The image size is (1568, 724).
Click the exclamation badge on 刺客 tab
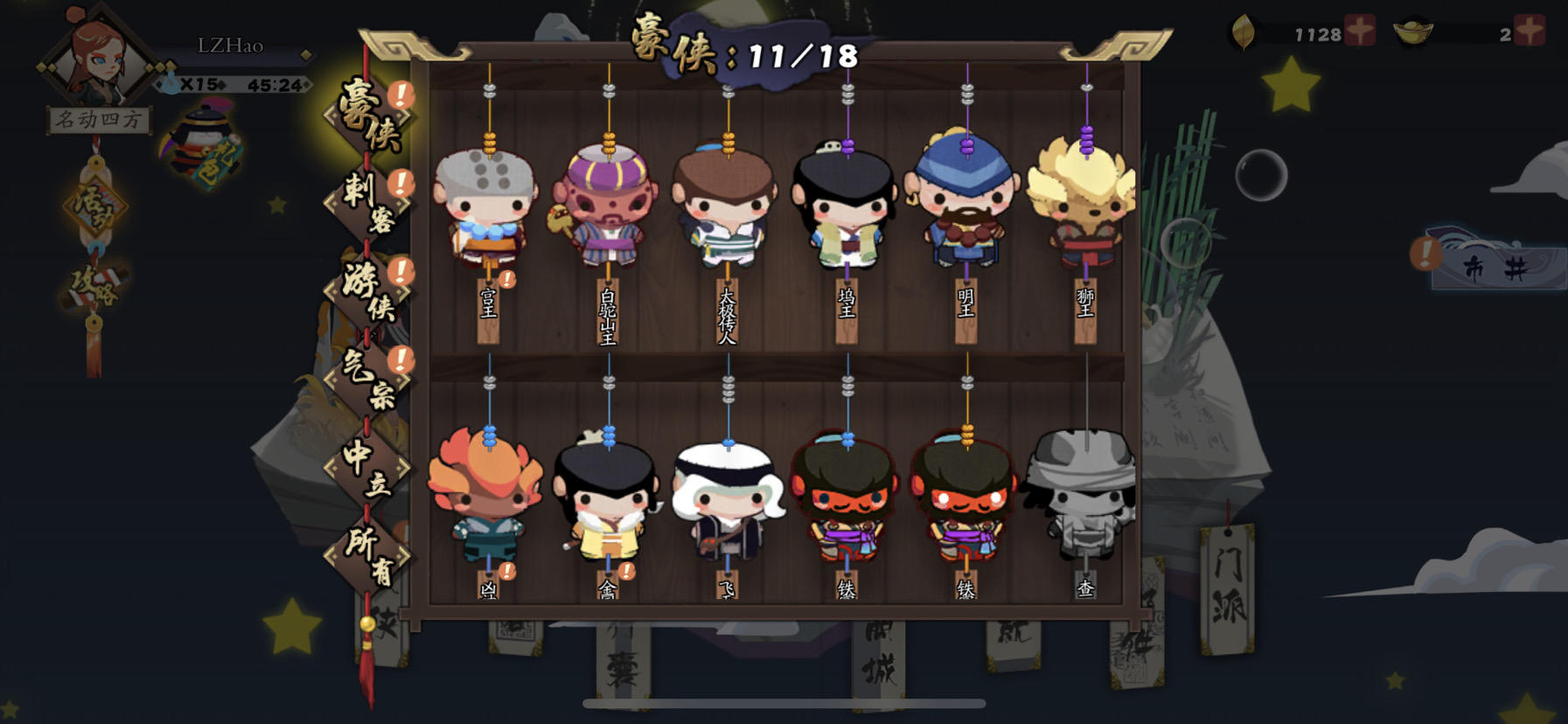click(401, 181)
